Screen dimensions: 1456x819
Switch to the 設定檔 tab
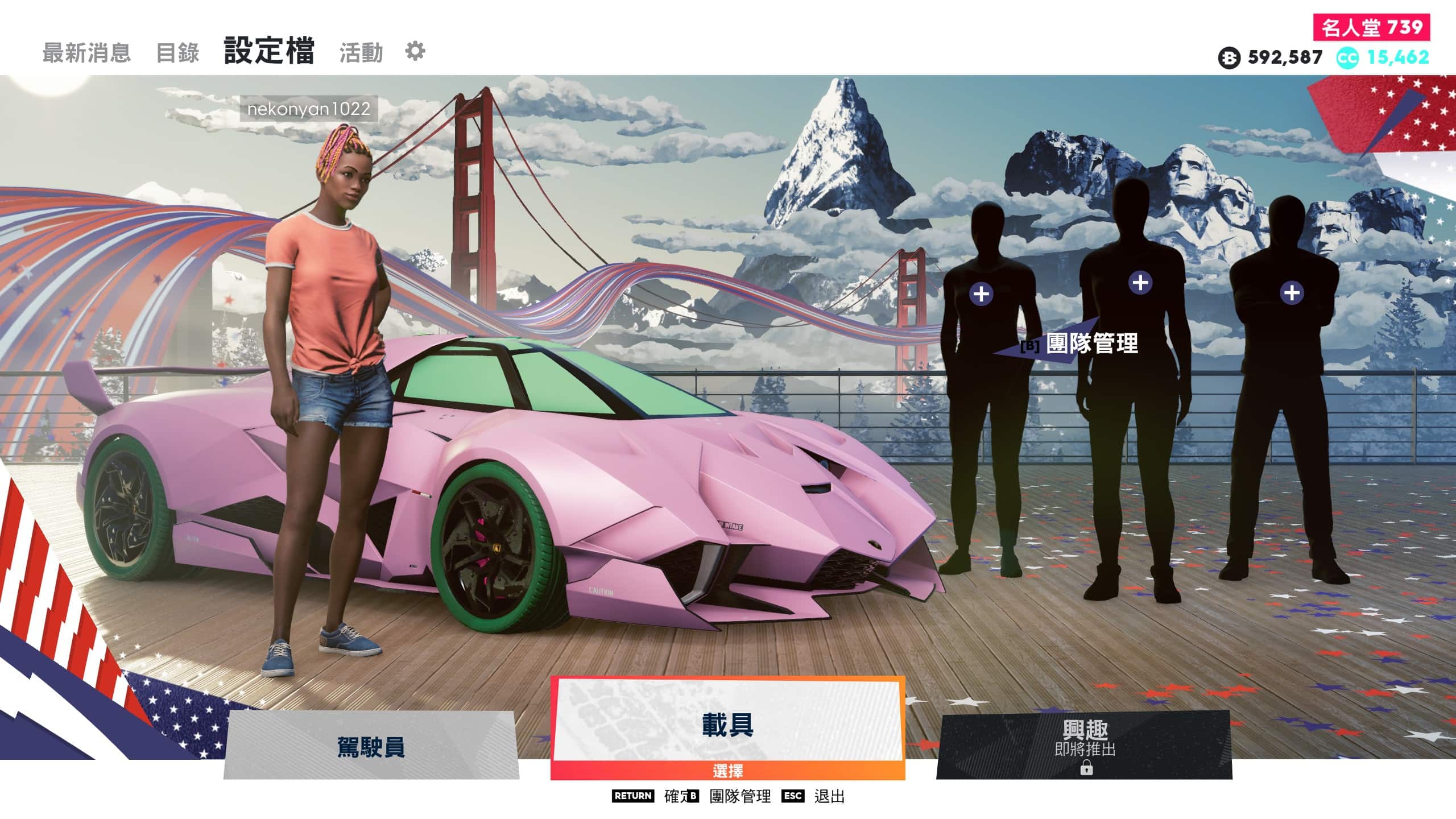(268, 50)
